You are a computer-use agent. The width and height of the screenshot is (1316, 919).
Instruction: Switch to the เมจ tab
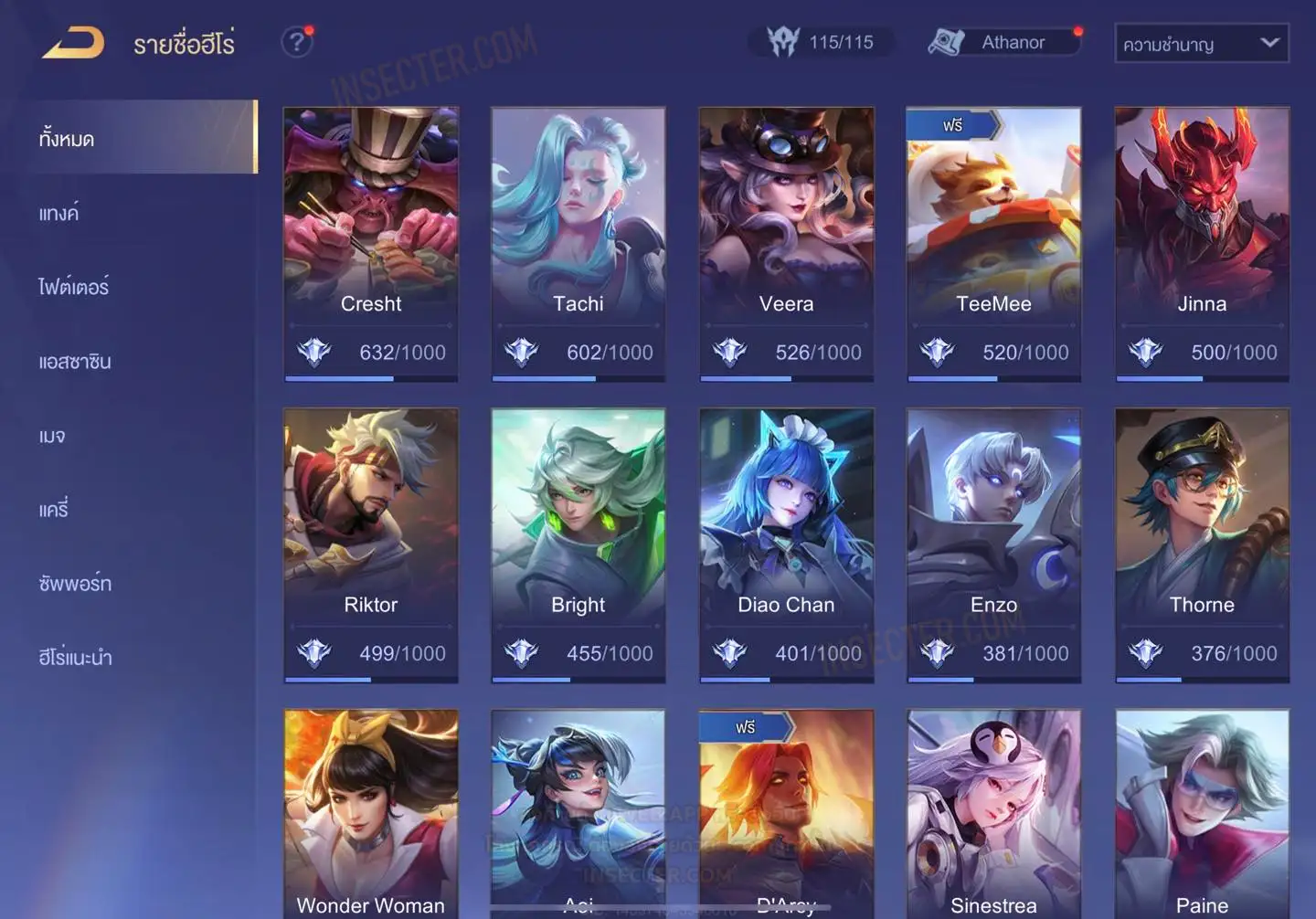(x=52, y=436)
